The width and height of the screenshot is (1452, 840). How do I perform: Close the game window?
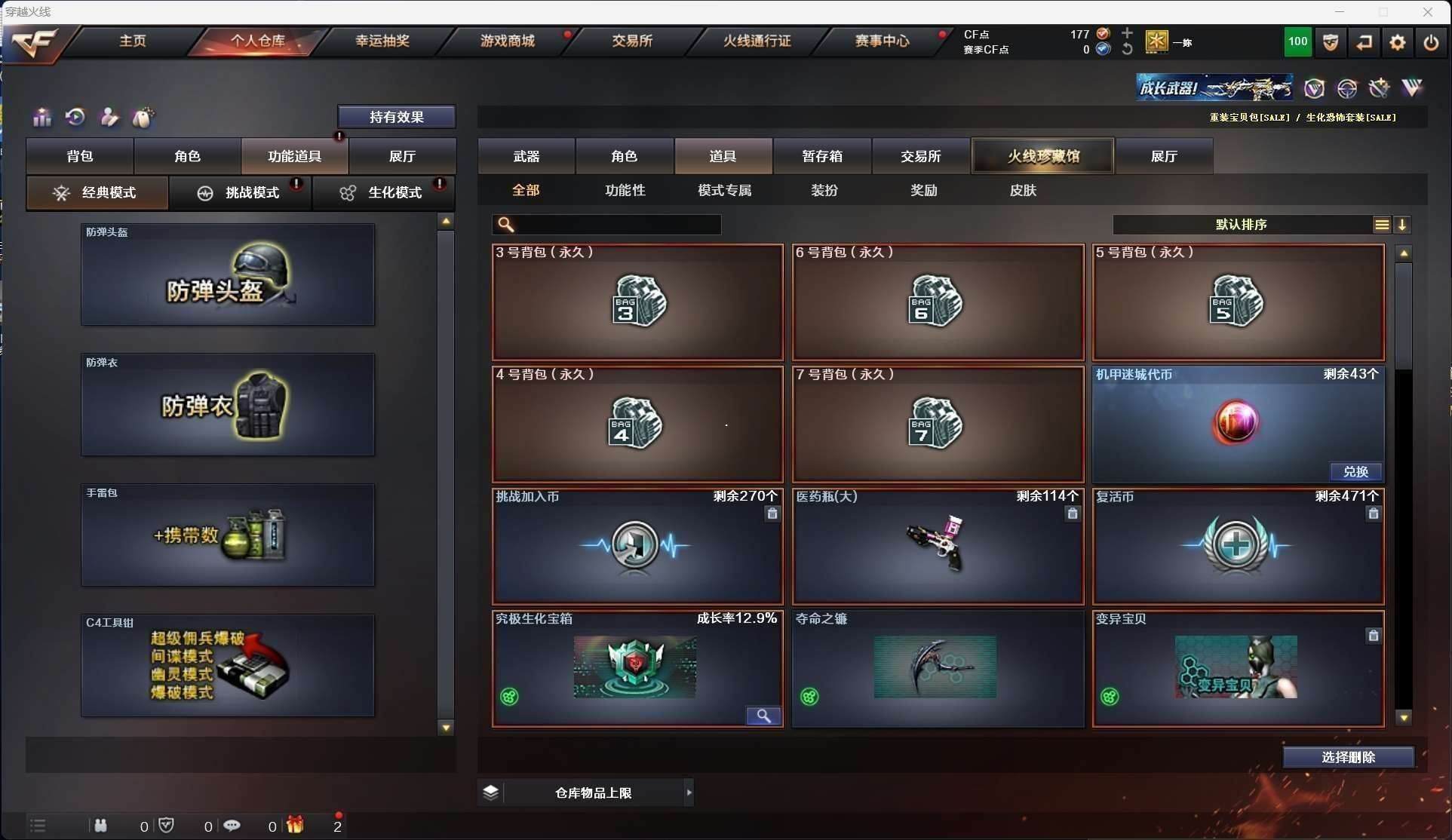click(x=1427, y=12)
